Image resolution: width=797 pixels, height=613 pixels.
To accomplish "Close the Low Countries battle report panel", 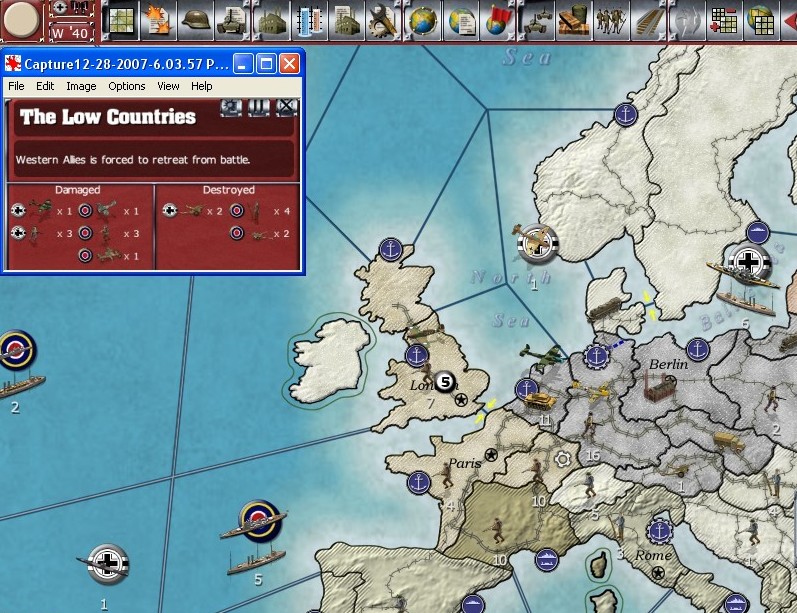I will pos(287,107).
